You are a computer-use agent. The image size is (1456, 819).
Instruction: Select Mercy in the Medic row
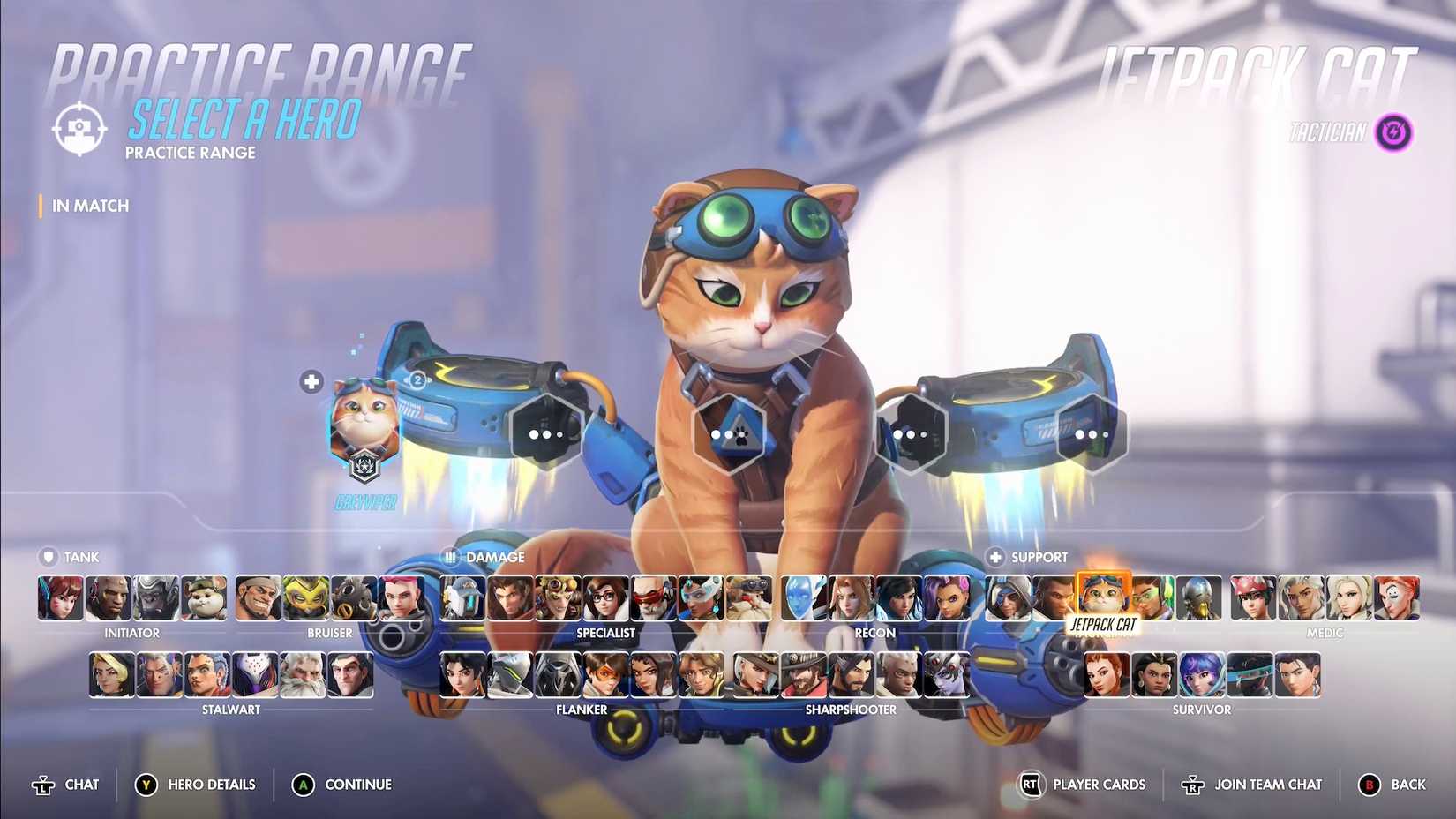tap(1347, 598)
